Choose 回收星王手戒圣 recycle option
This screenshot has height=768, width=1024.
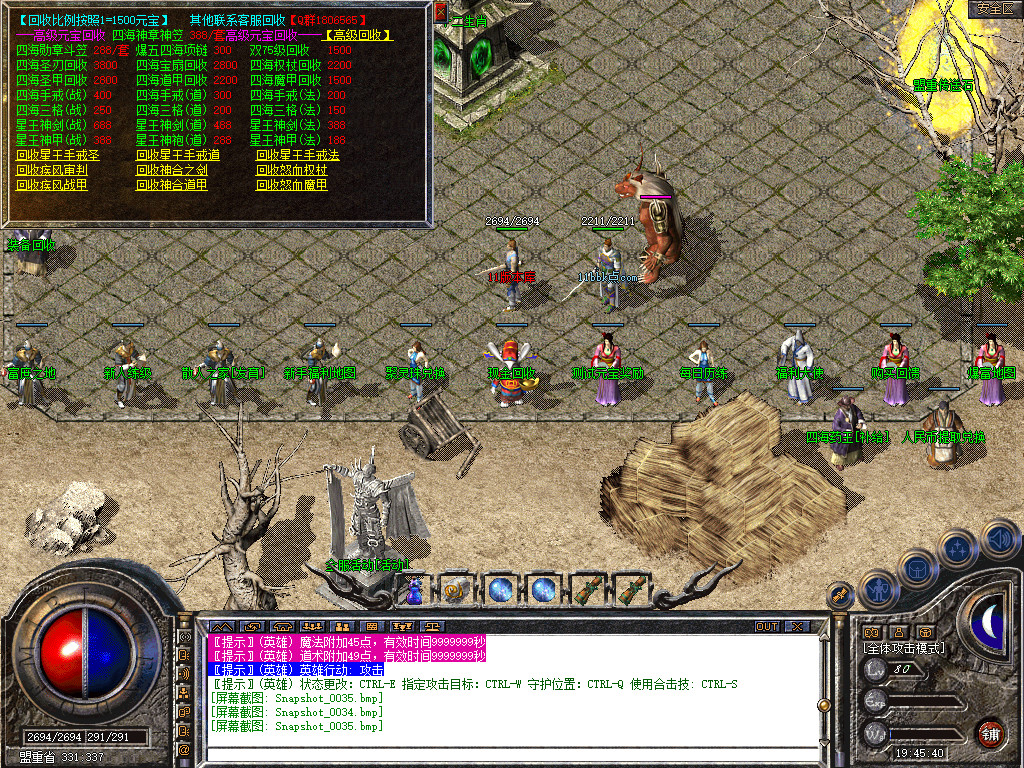coord(58,155)
